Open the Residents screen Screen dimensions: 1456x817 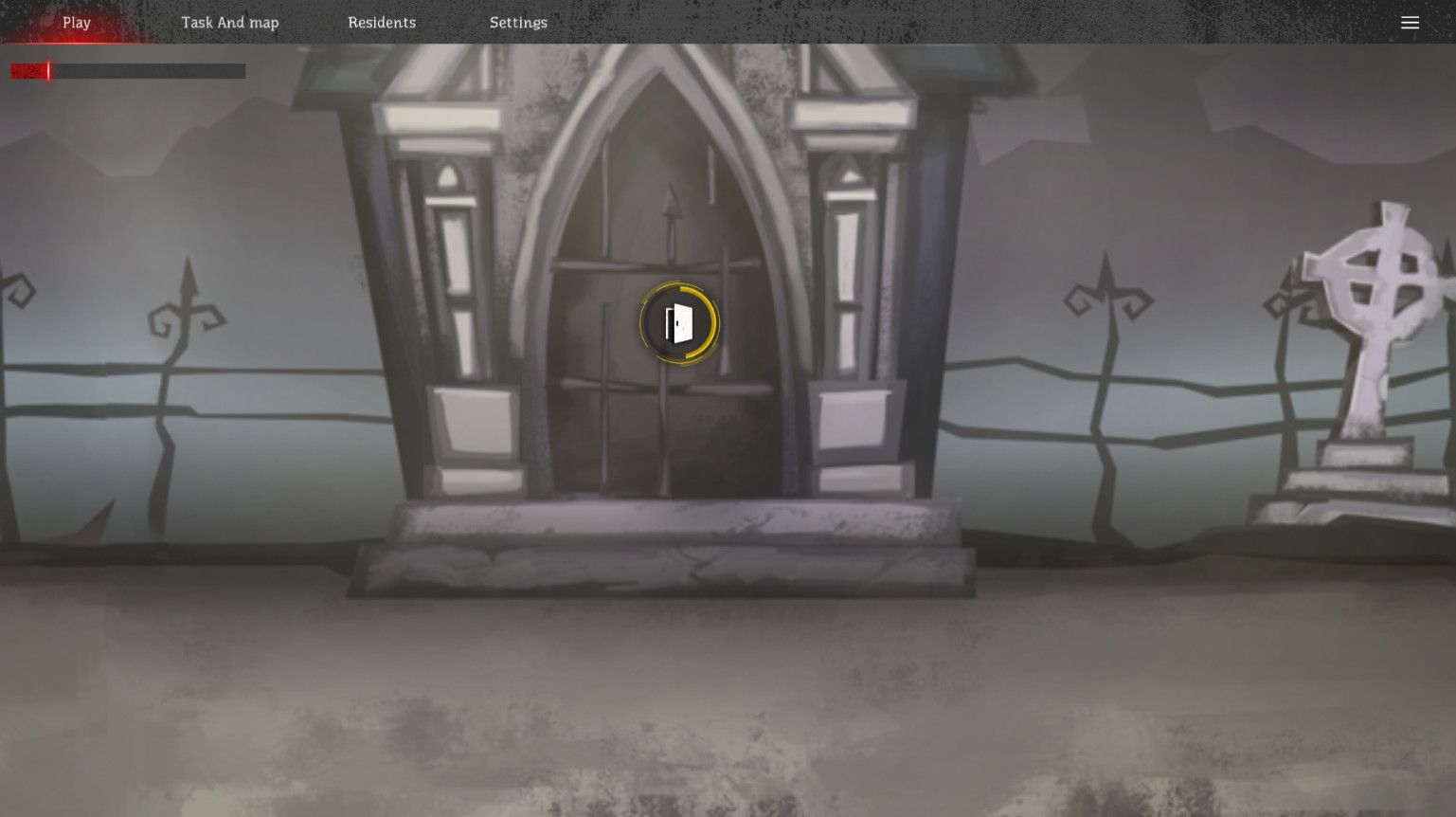(382, 22)
